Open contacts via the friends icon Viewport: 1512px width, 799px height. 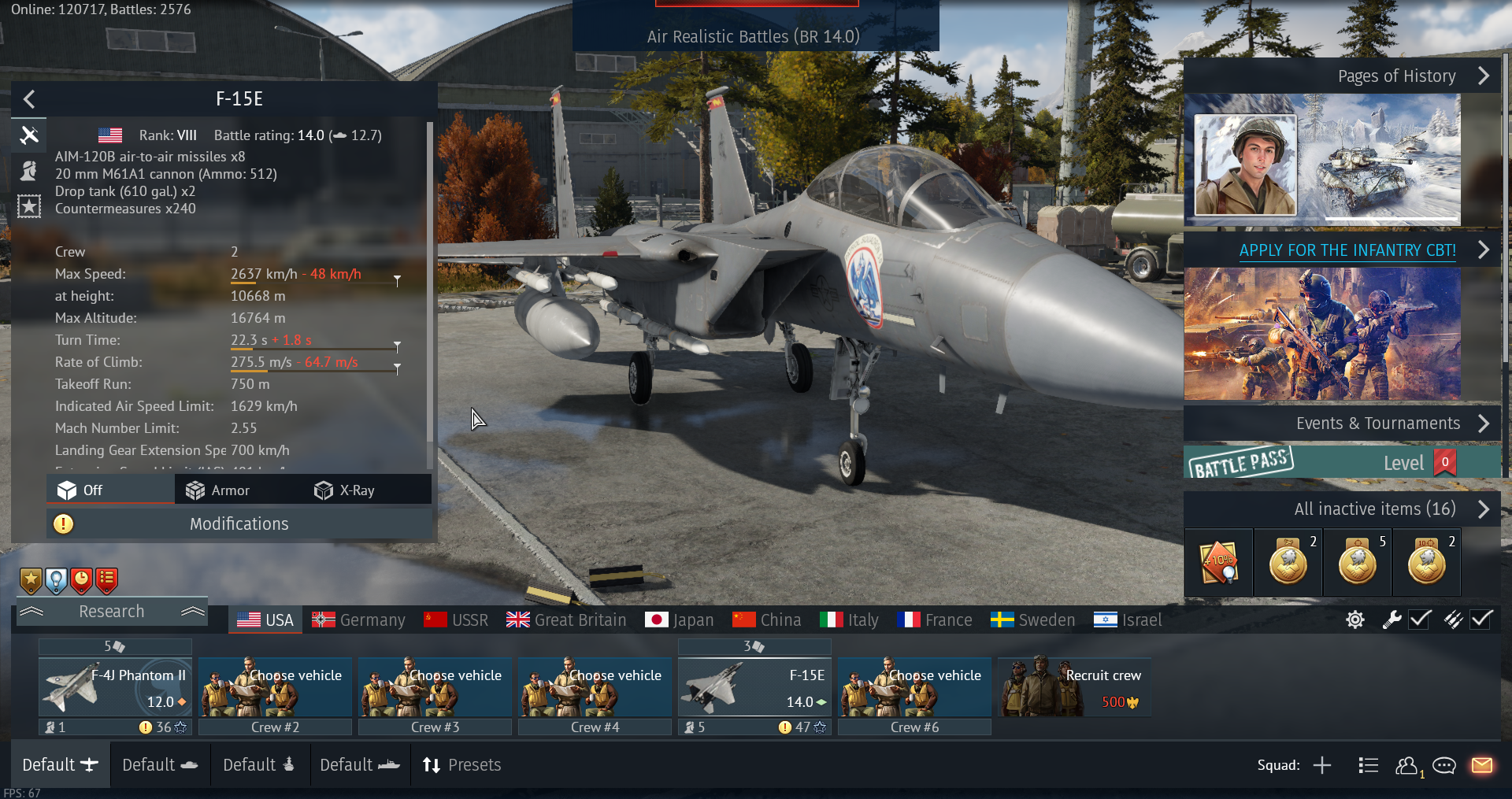click(x=1409, y=765)
